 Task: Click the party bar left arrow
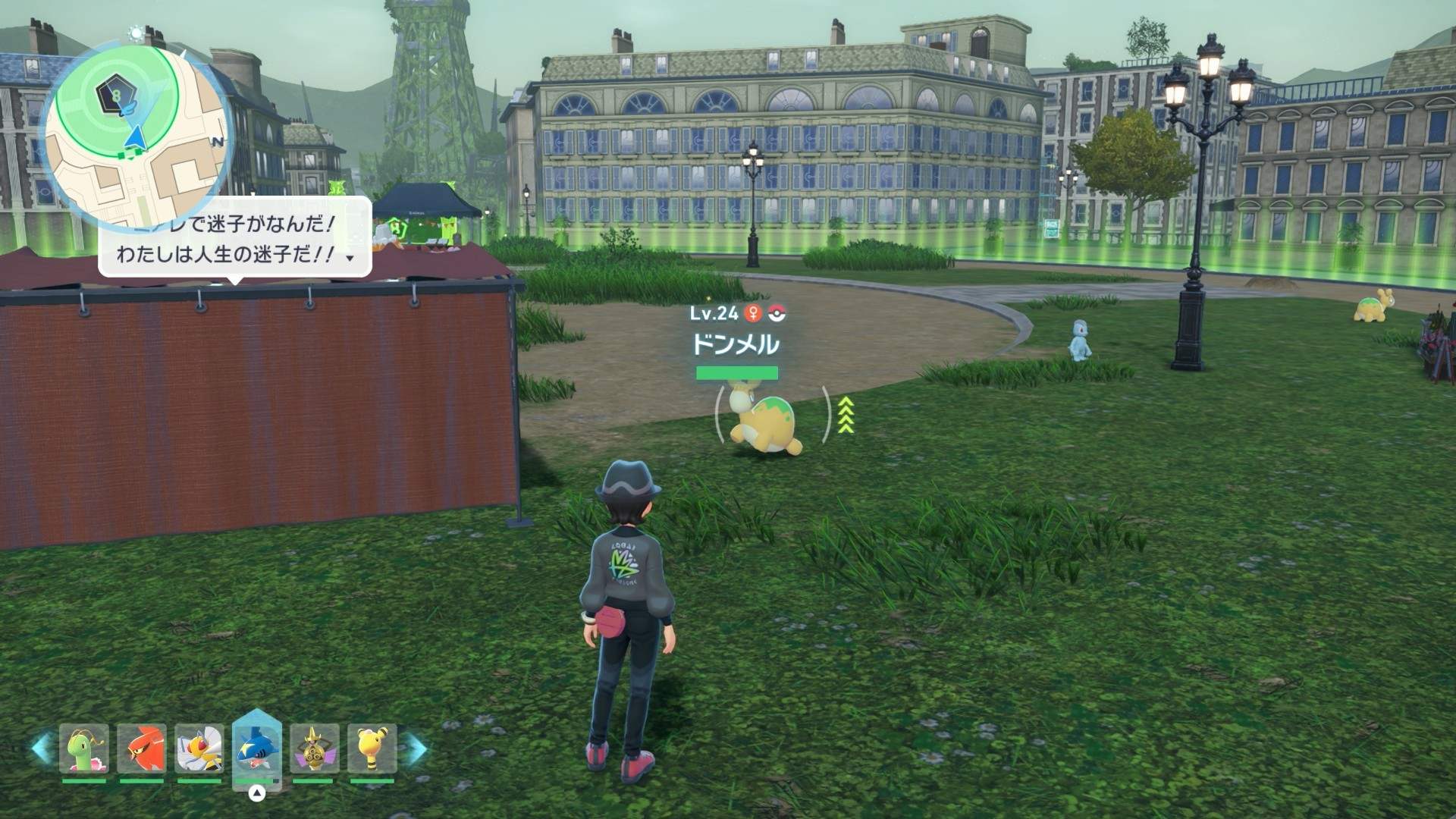click(x=42, y=748)
